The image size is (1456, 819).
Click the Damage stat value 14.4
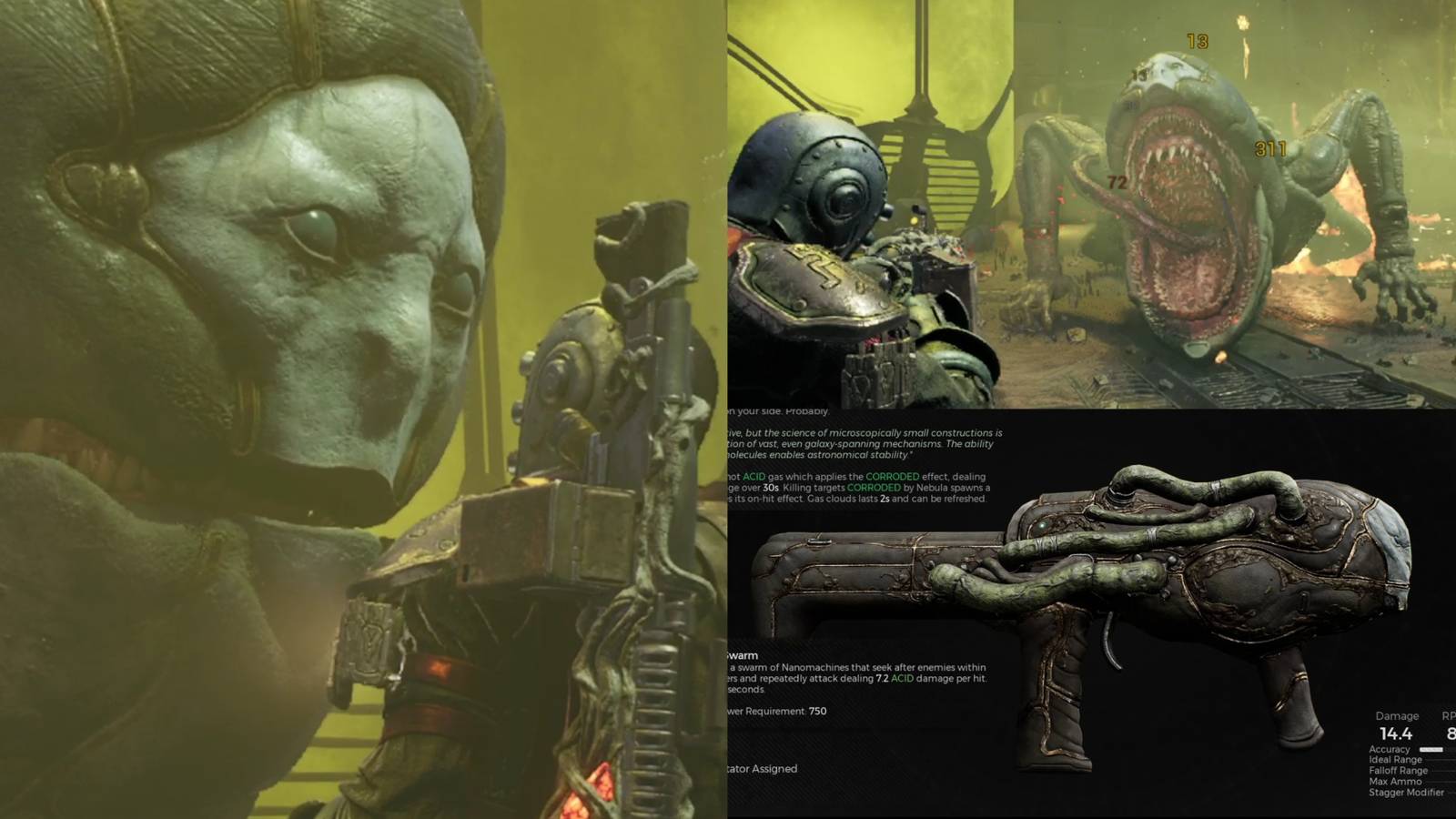(x=1396, y=733)
